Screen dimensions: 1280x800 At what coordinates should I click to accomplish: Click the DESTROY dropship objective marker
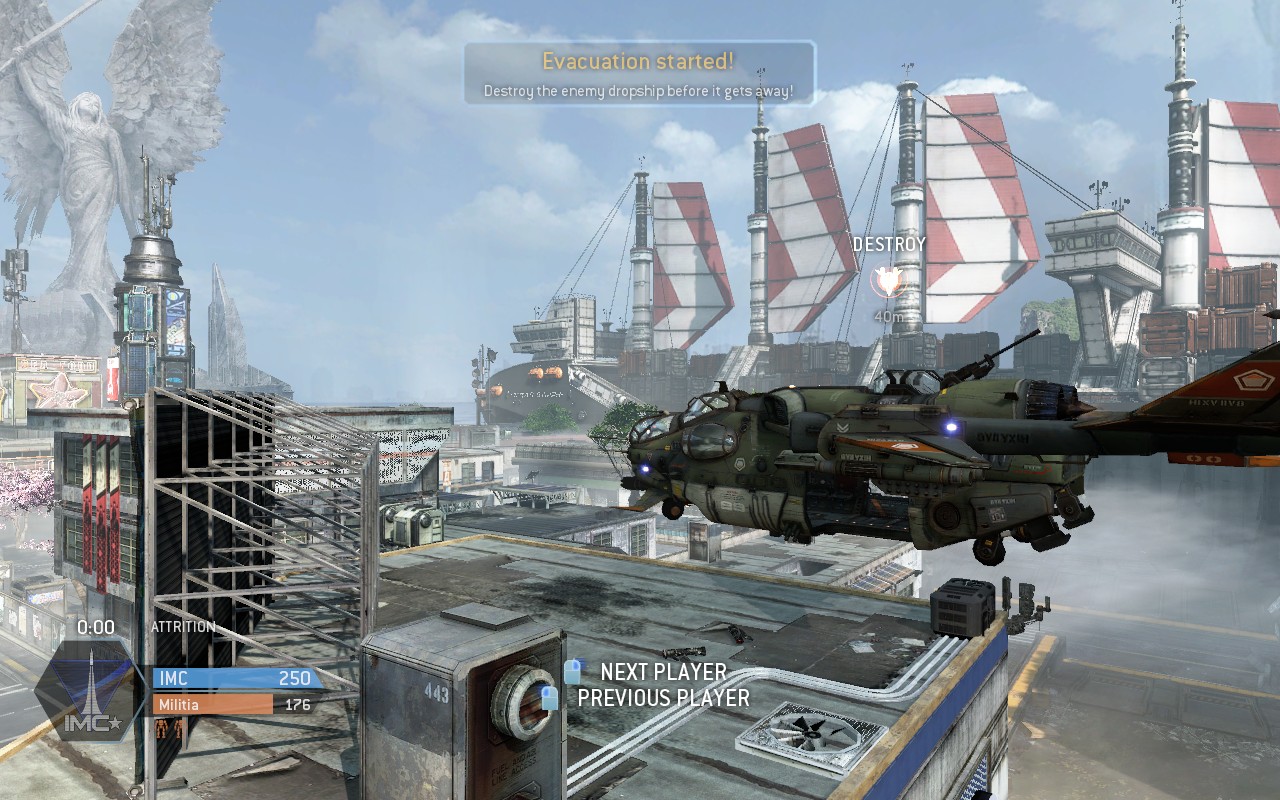(x=887, y=281)
